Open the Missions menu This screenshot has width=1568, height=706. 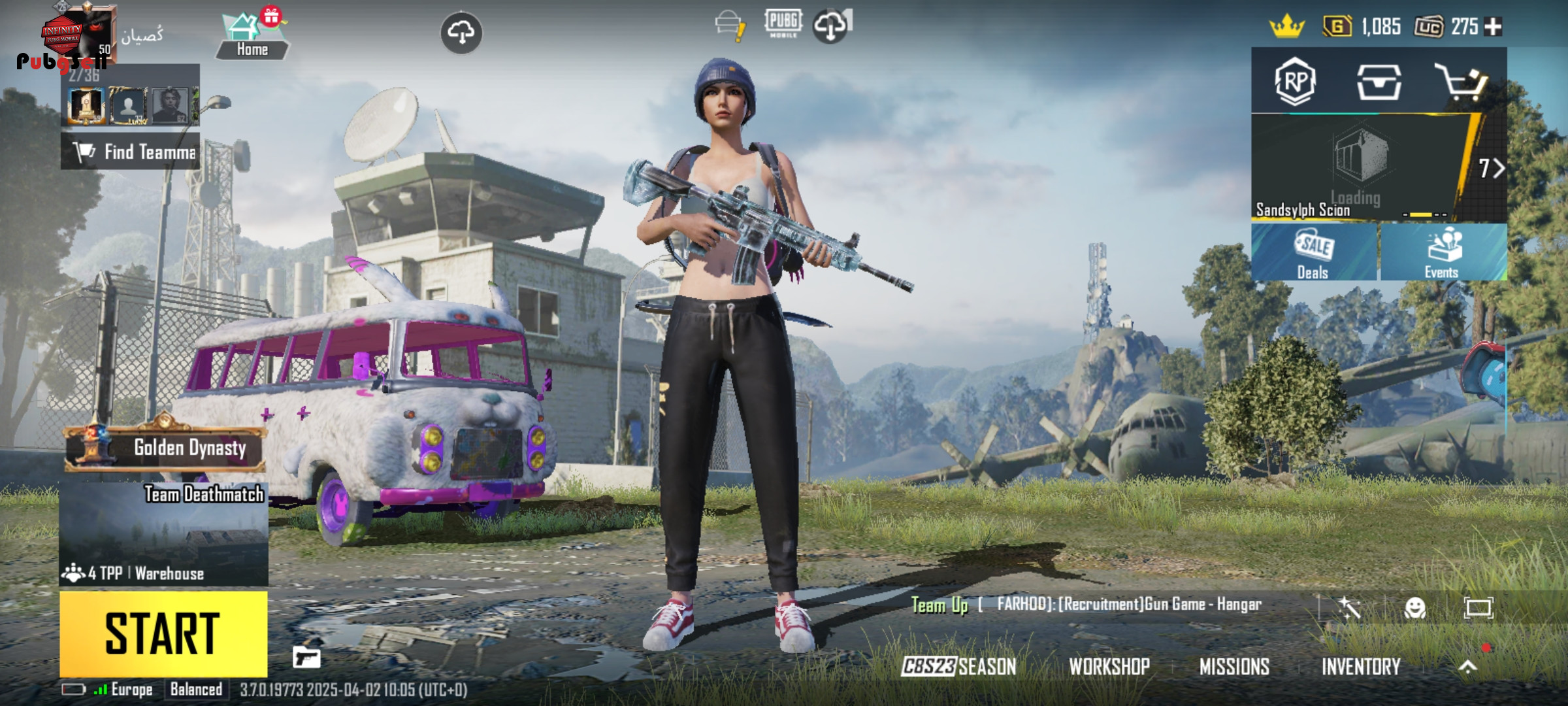point(1234,666)
